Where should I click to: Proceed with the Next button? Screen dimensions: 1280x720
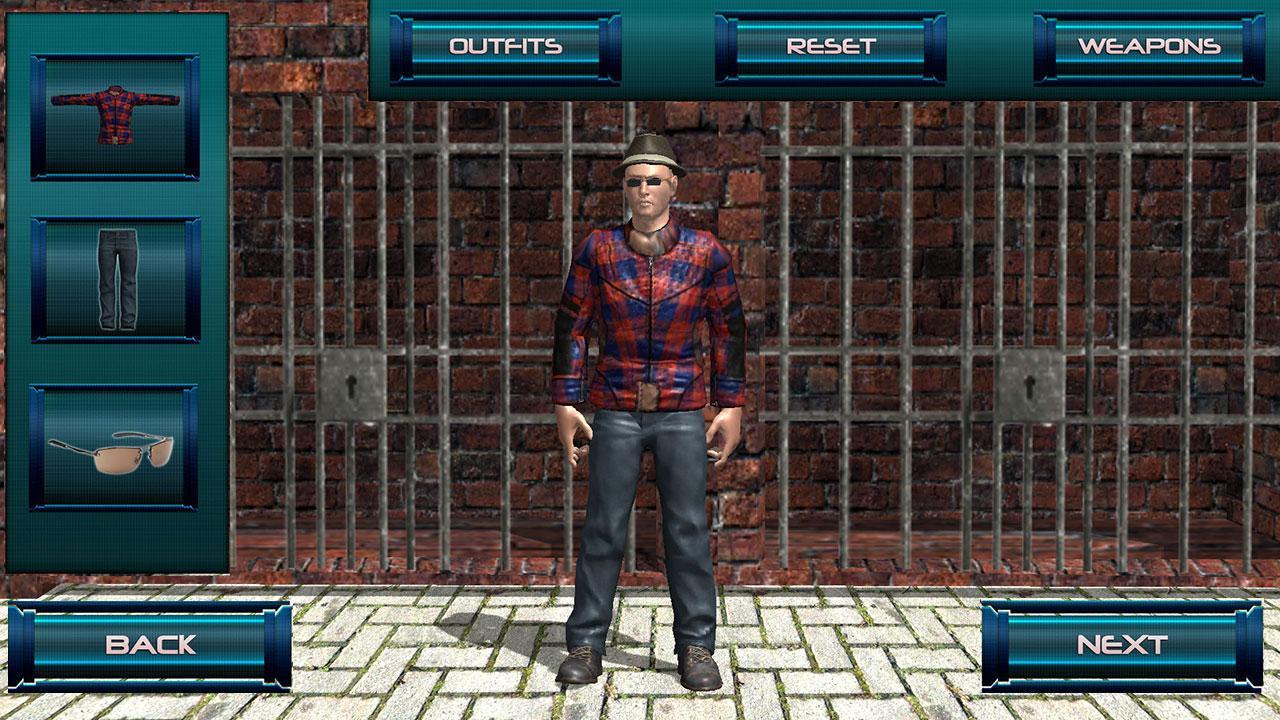[1121, 645]
